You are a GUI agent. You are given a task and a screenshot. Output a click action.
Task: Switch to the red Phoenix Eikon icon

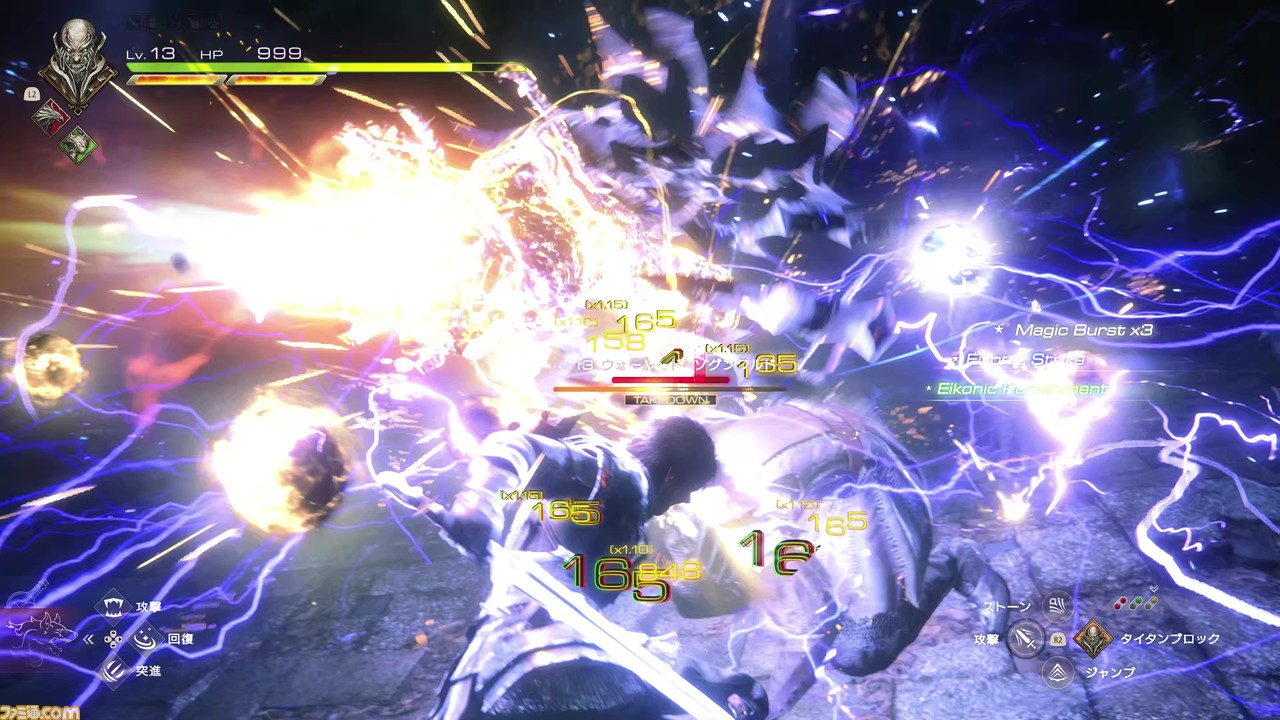coord(47,117)
